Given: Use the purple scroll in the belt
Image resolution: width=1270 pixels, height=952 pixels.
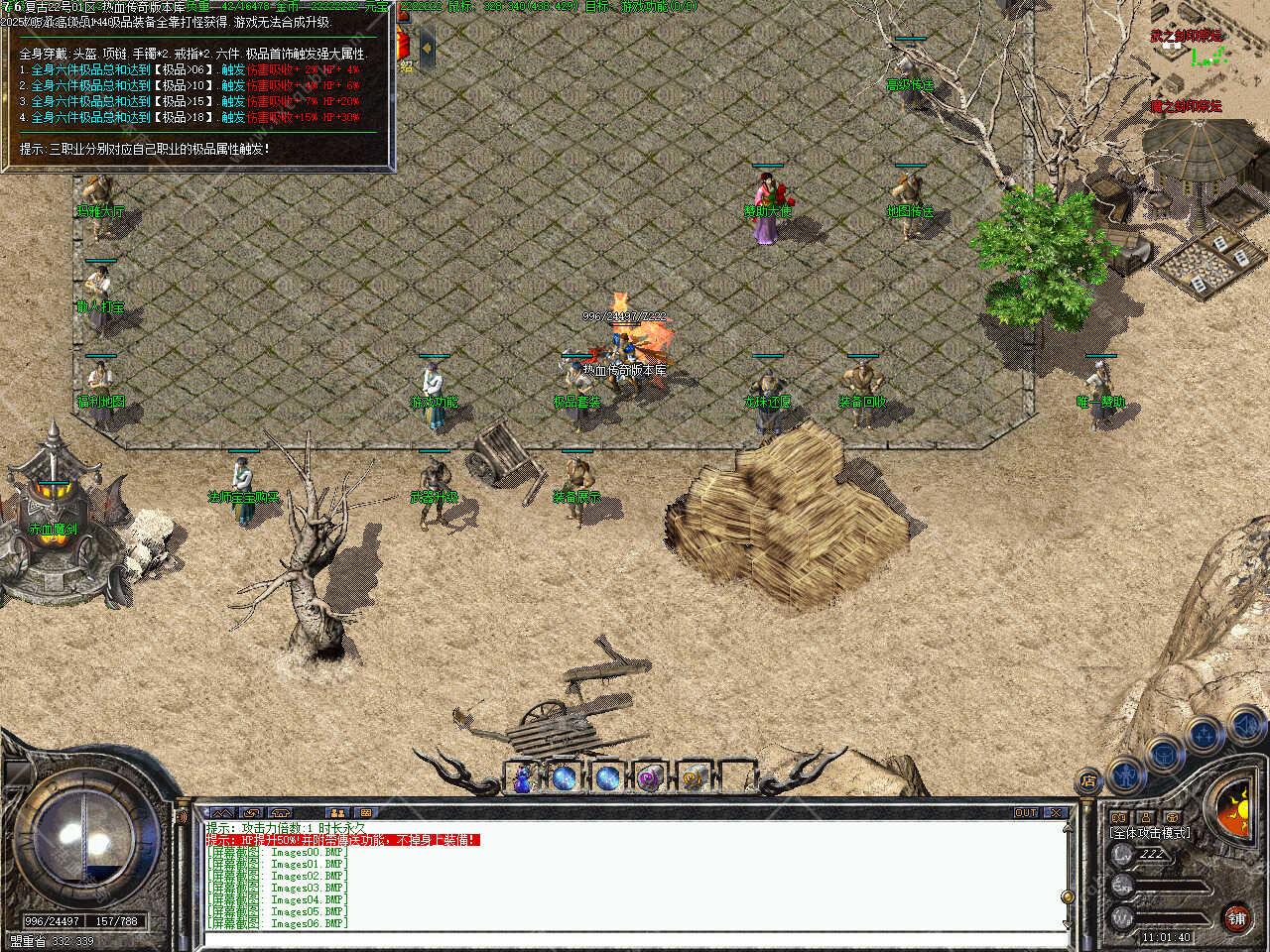Looking at the screenshot, I should [x=651, y=778].
